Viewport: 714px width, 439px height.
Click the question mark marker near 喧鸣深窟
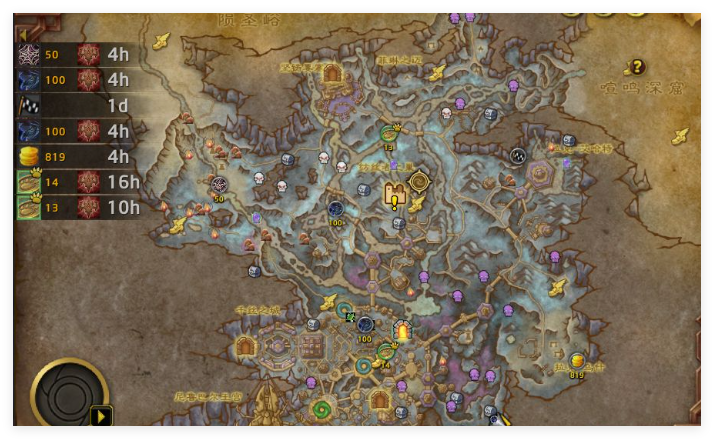pos(636,67)
